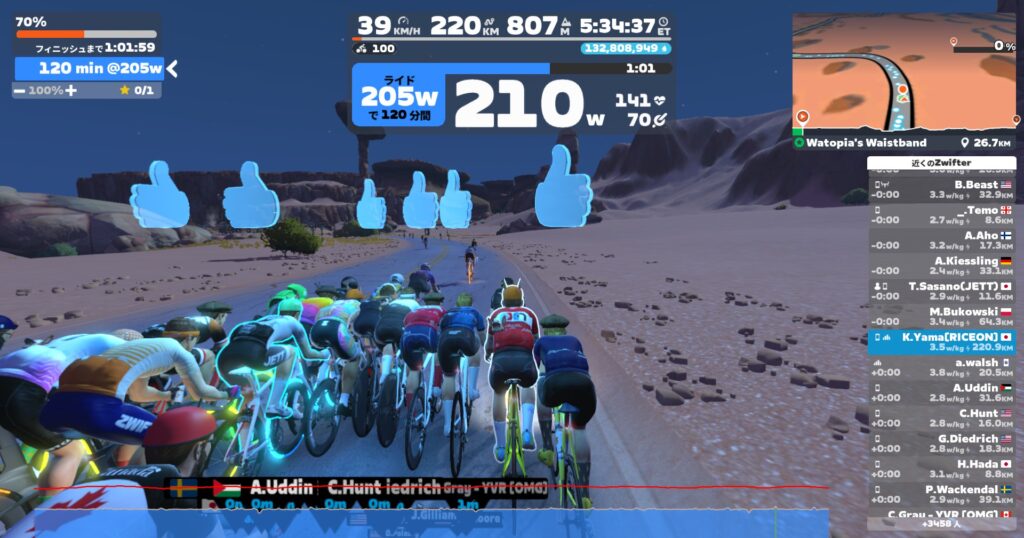Screen dimensions: 1024x538
Task: Choose _.Temo from the Zwifter list
Action: coord(942,214)
